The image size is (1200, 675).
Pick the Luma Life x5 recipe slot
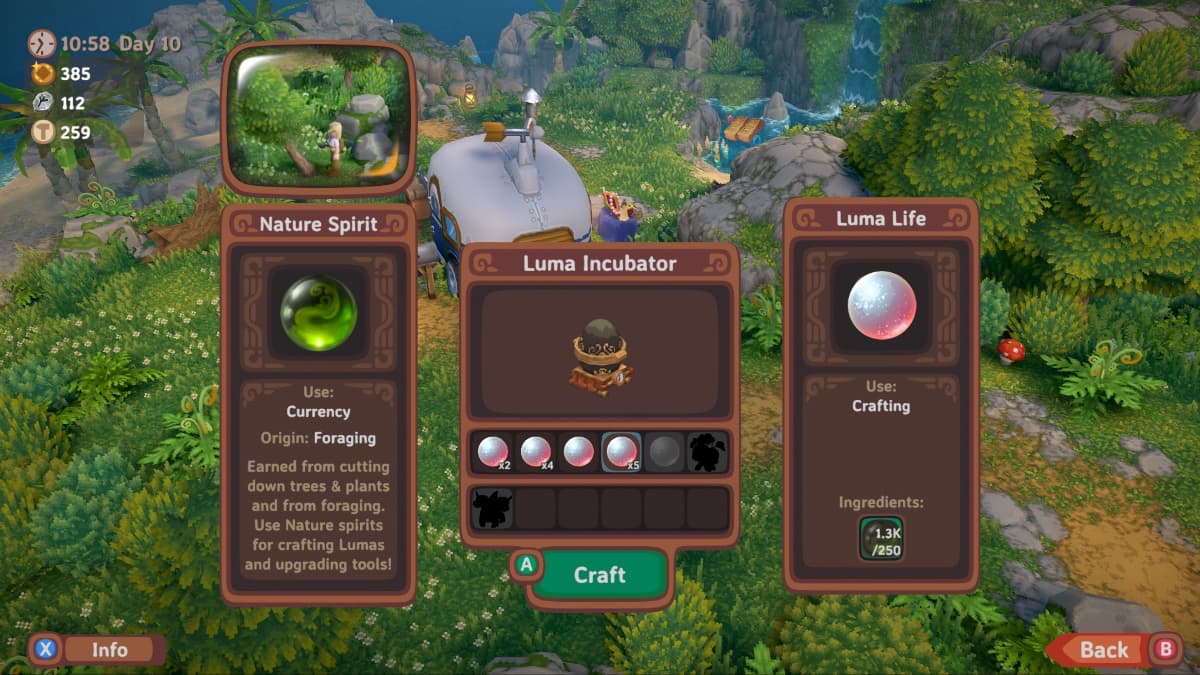point(622,452)
